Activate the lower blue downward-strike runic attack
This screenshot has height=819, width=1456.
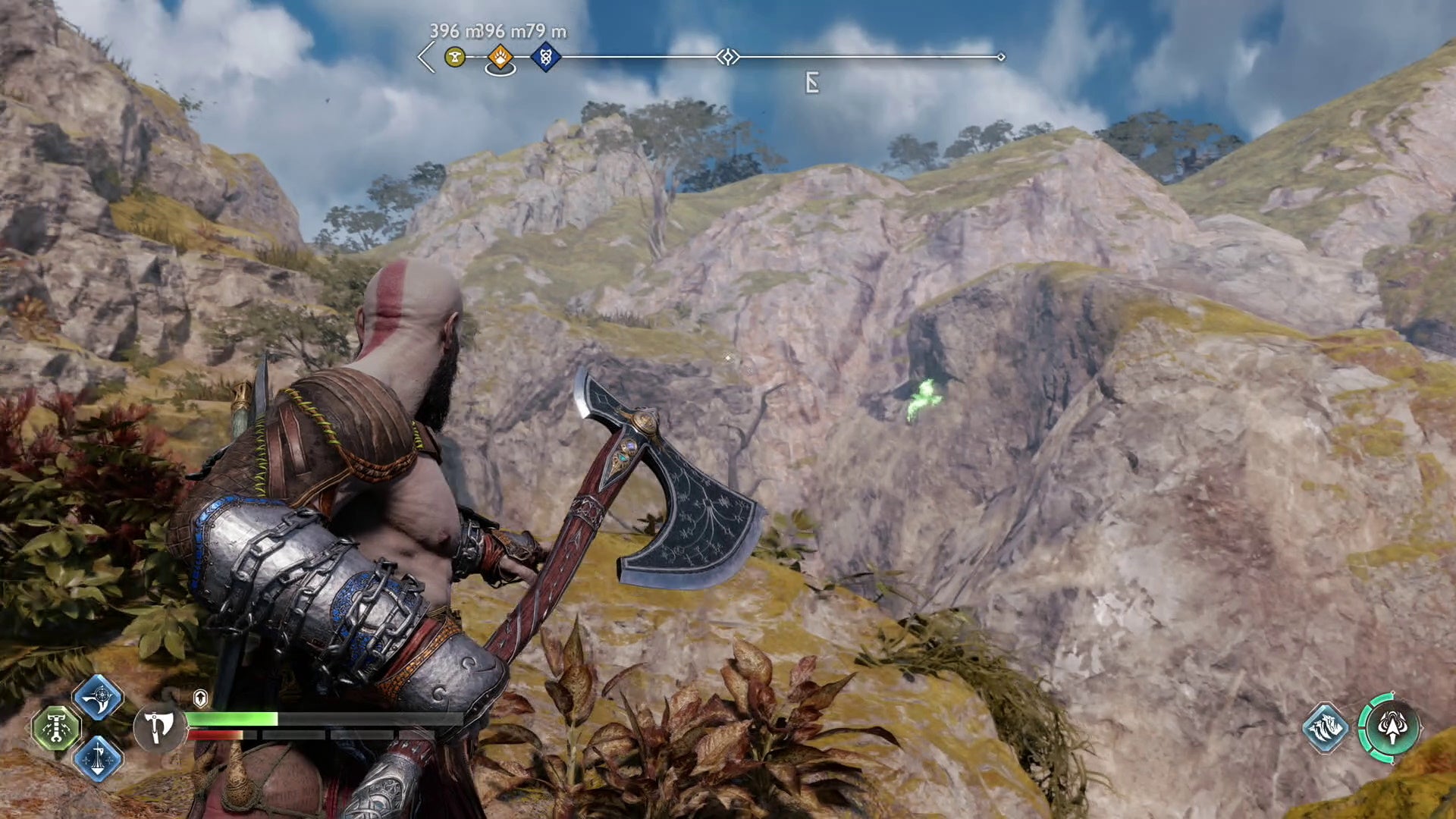click(99, 758)
